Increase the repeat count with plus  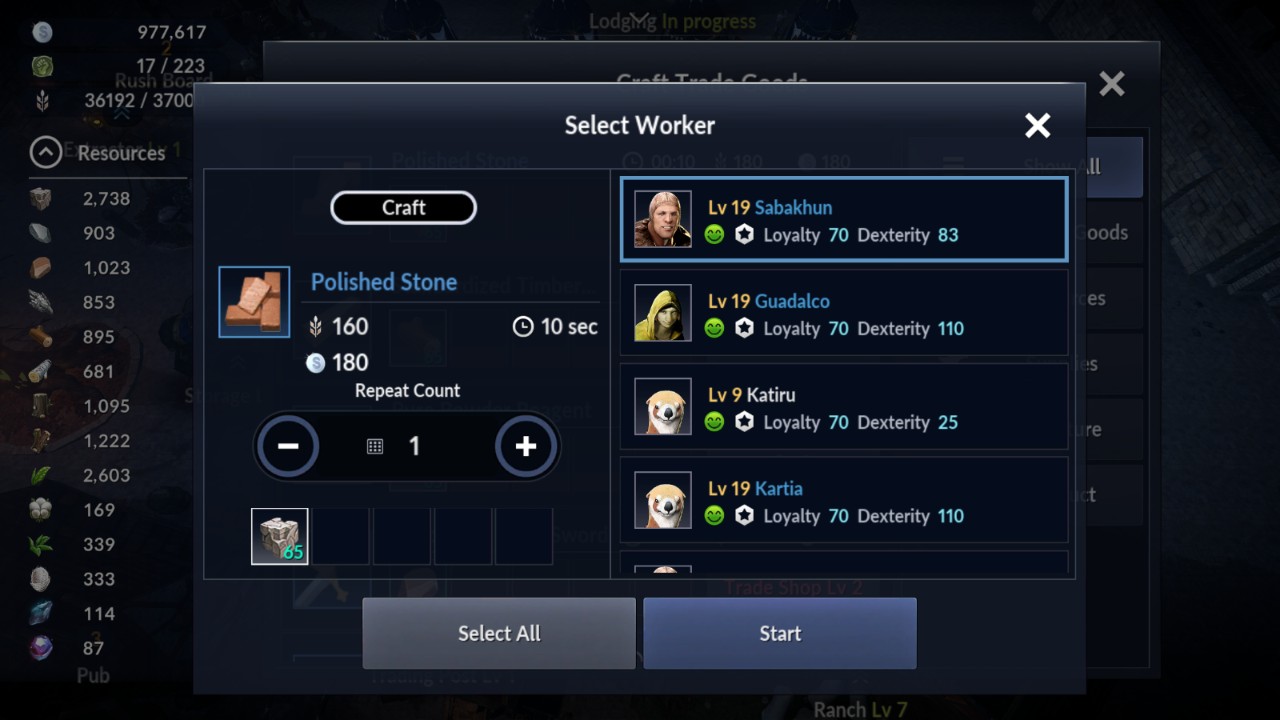coord(526,446)
